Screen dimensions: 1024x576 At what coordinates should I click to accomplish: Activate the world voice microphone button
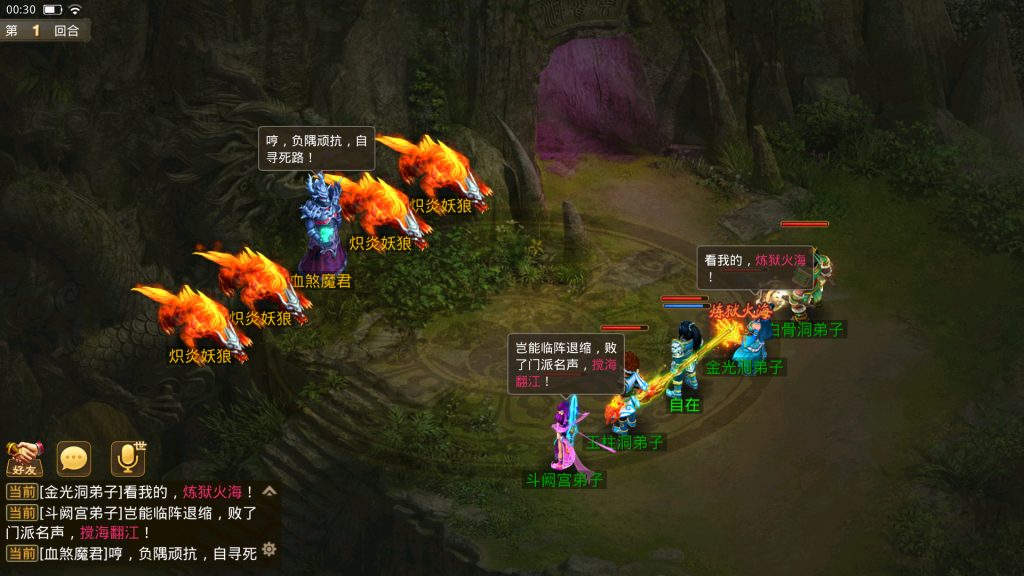pyautogui.click(x=127, y=458)
